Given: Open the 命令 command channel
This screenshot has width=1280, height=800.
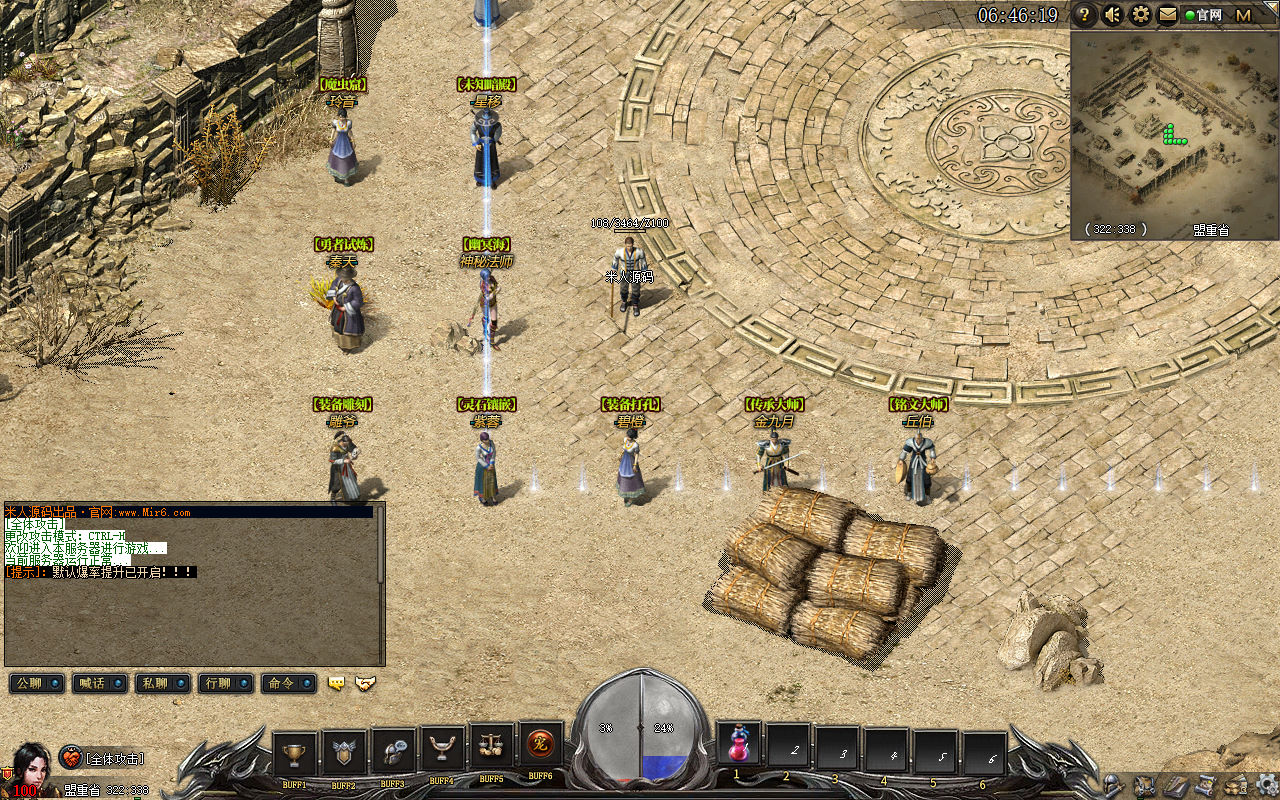Looking at the screenshot, I should [288, 683].
